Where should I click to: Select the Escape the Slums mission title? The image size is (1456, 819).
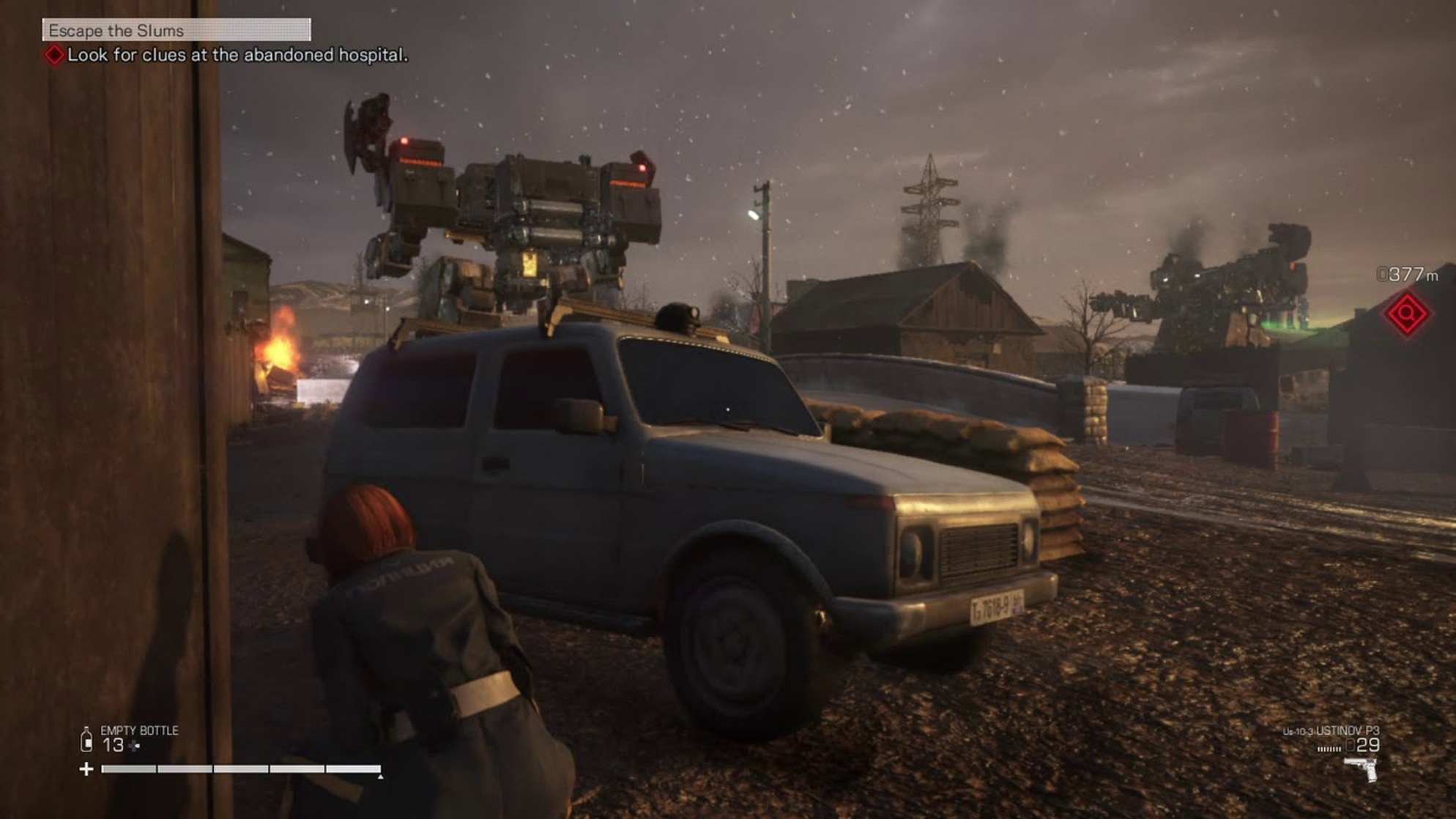click(117, 31)
